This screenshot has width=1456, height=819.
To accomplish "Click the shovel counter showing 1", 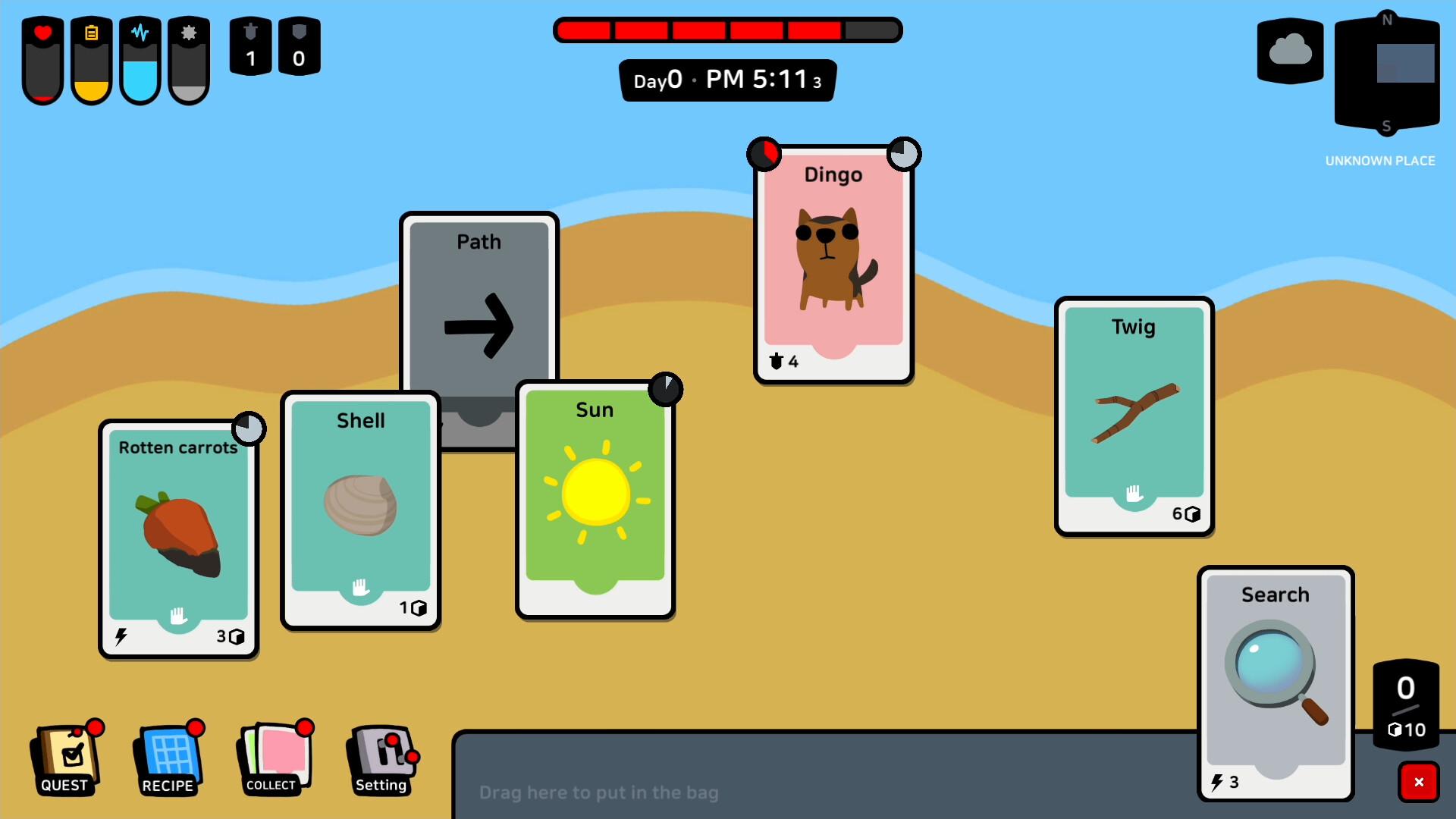I will [250, 45].
